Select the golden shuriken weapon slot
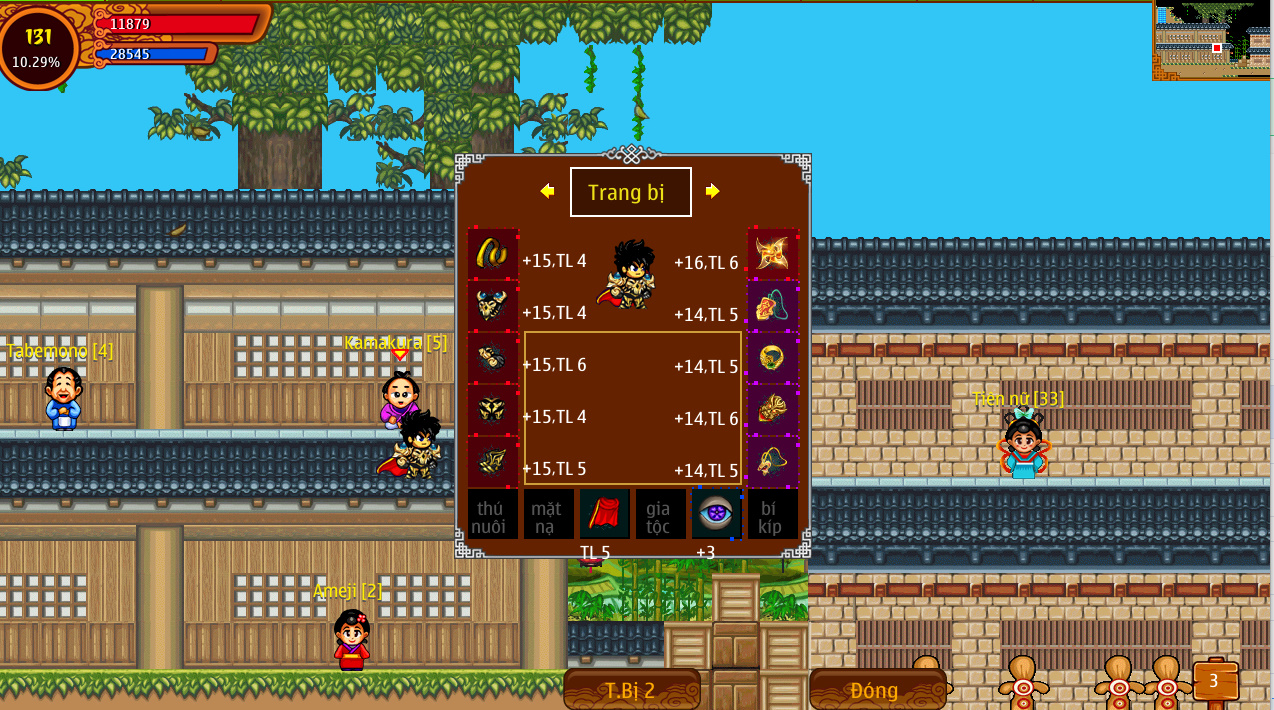This screenshot has width=1274, height=710. [773, 253]
